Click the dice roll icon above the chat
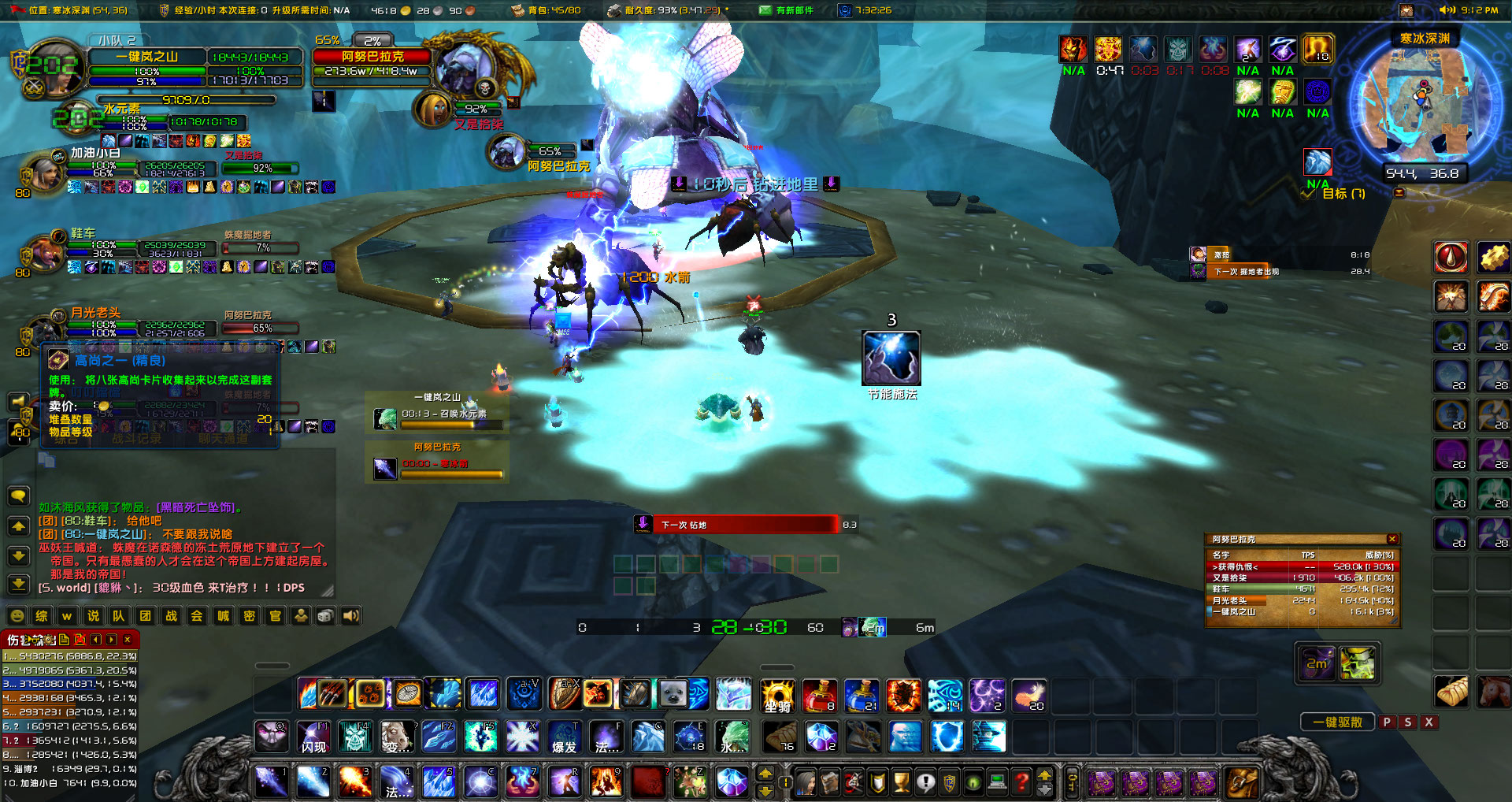Screen dimensions: 1512x802 coord(325,616)
